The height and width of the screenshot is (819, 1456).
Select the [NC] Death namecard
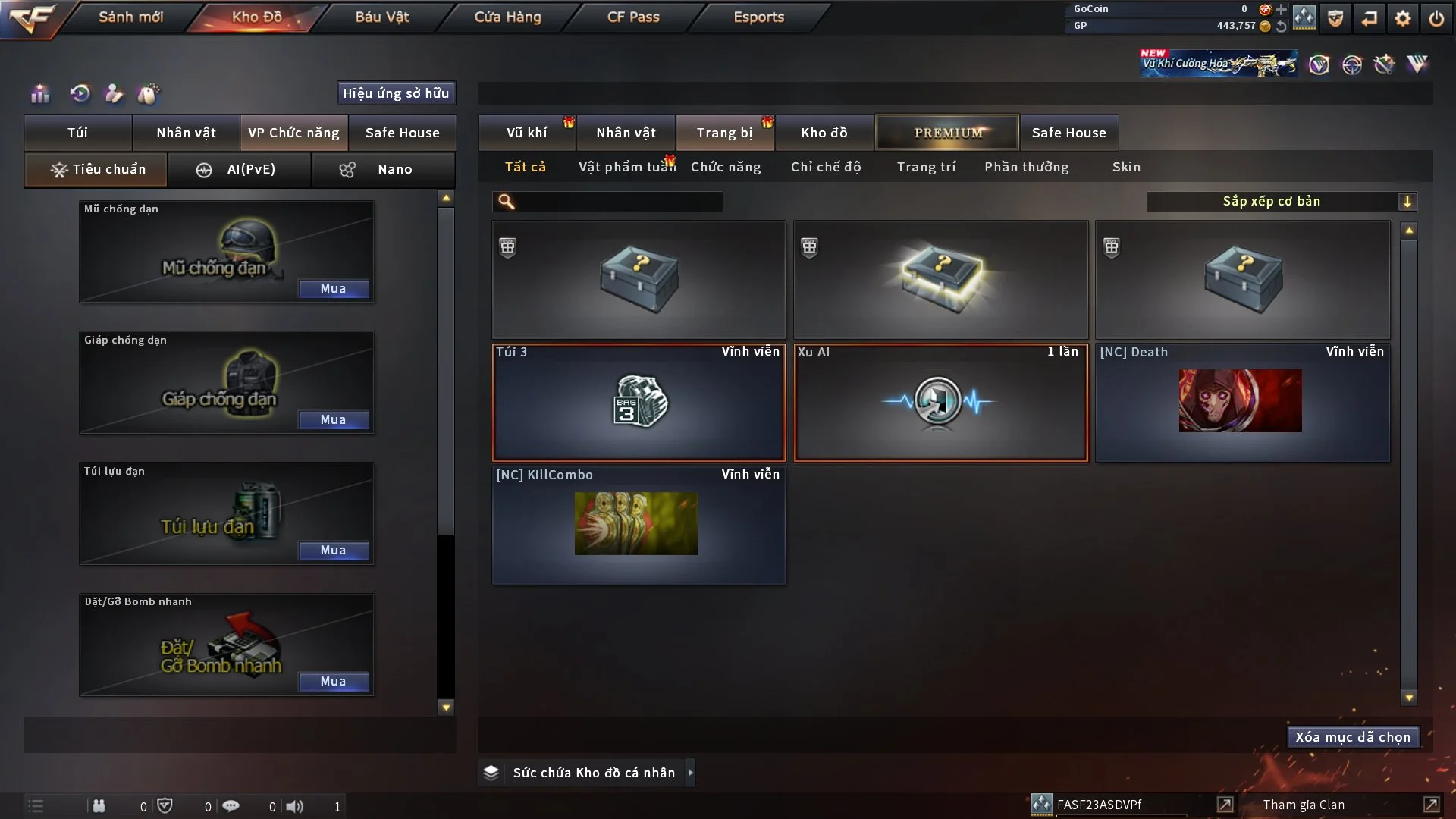point(1242,403)
